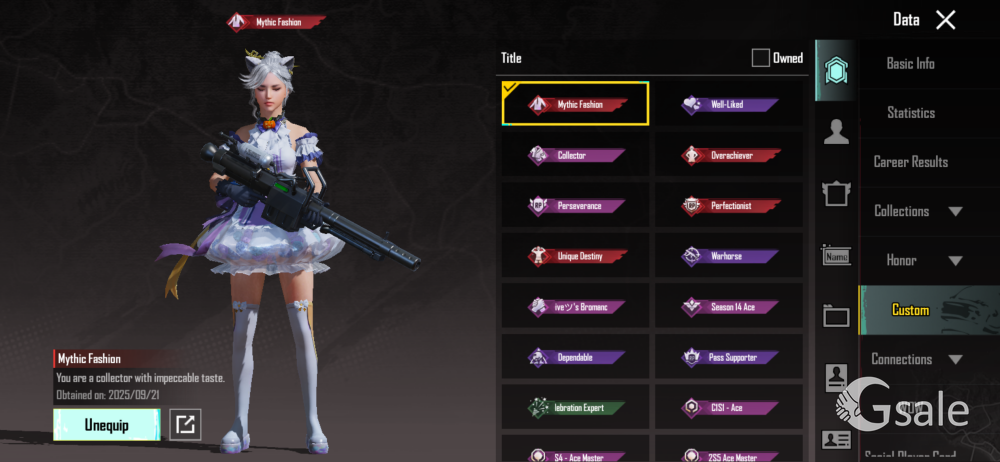Screen dimensions: 1000x462
Task: Expand the Collections dropdown
Action: click(916, 211)
